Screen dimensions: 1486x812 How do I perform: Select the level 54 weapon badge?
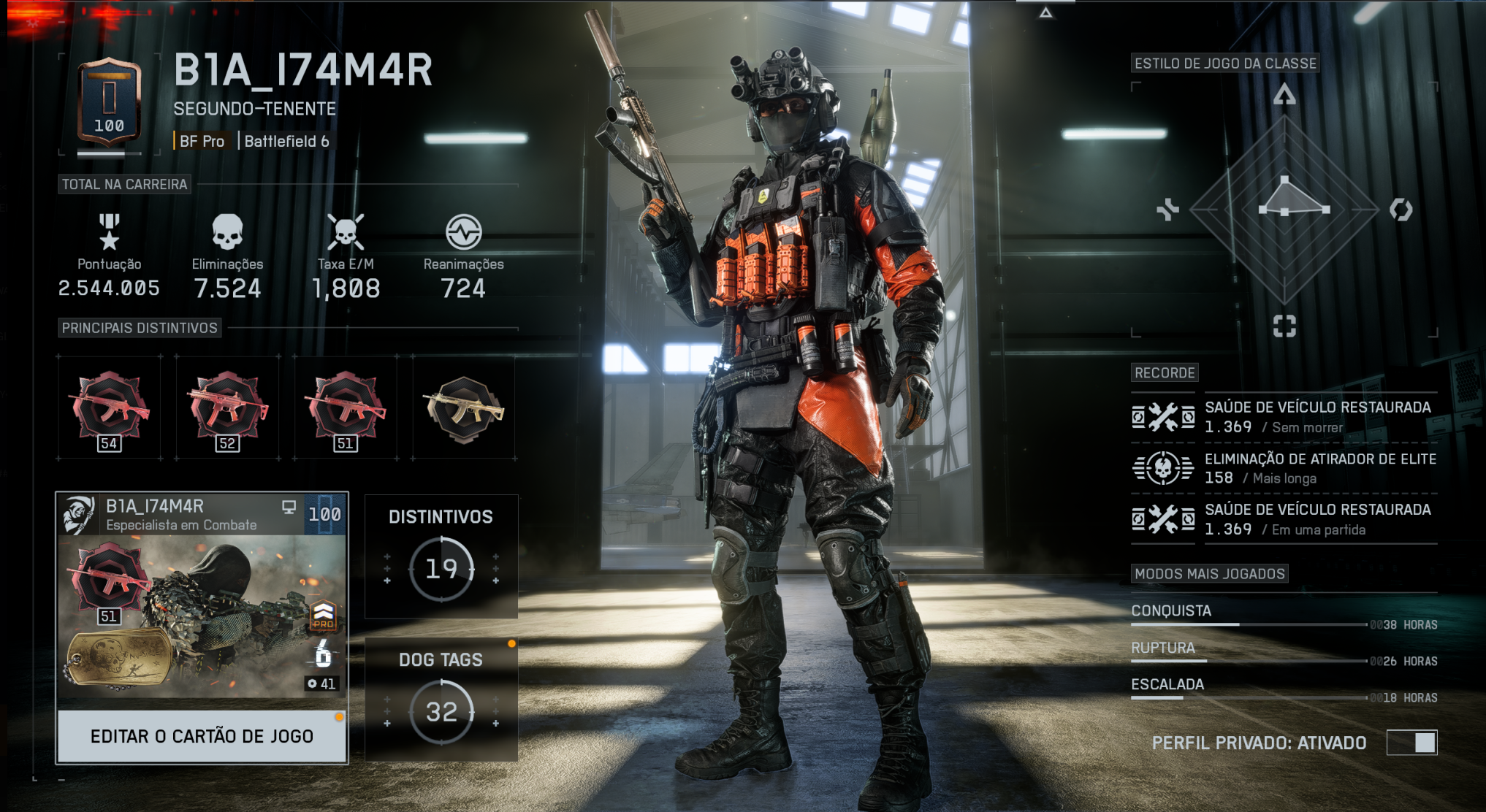[x=110, y=408]
